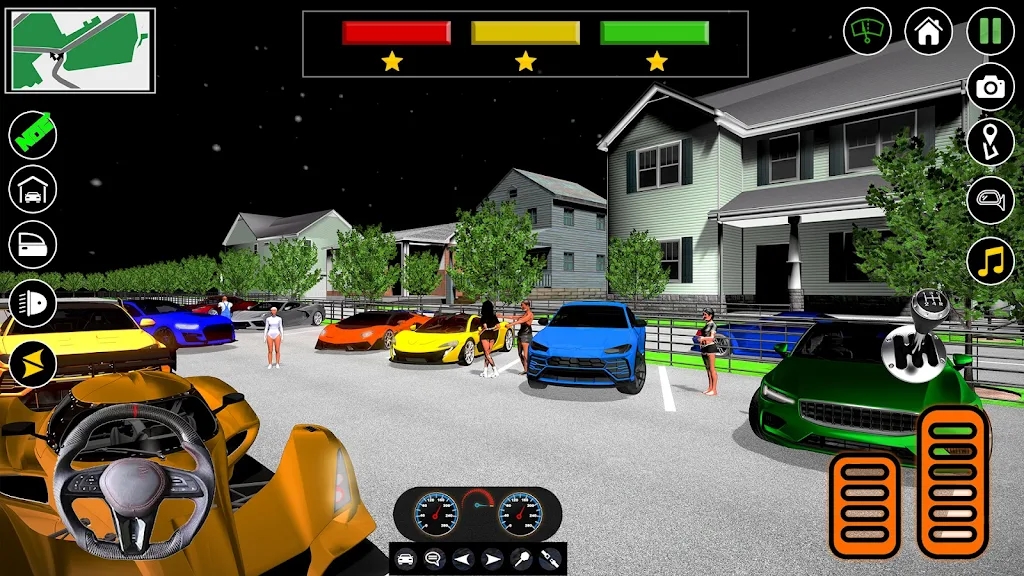This screenshot has width=1024, height=576.
Task: Step on the tall gas pedal
Action: [952, 480]
